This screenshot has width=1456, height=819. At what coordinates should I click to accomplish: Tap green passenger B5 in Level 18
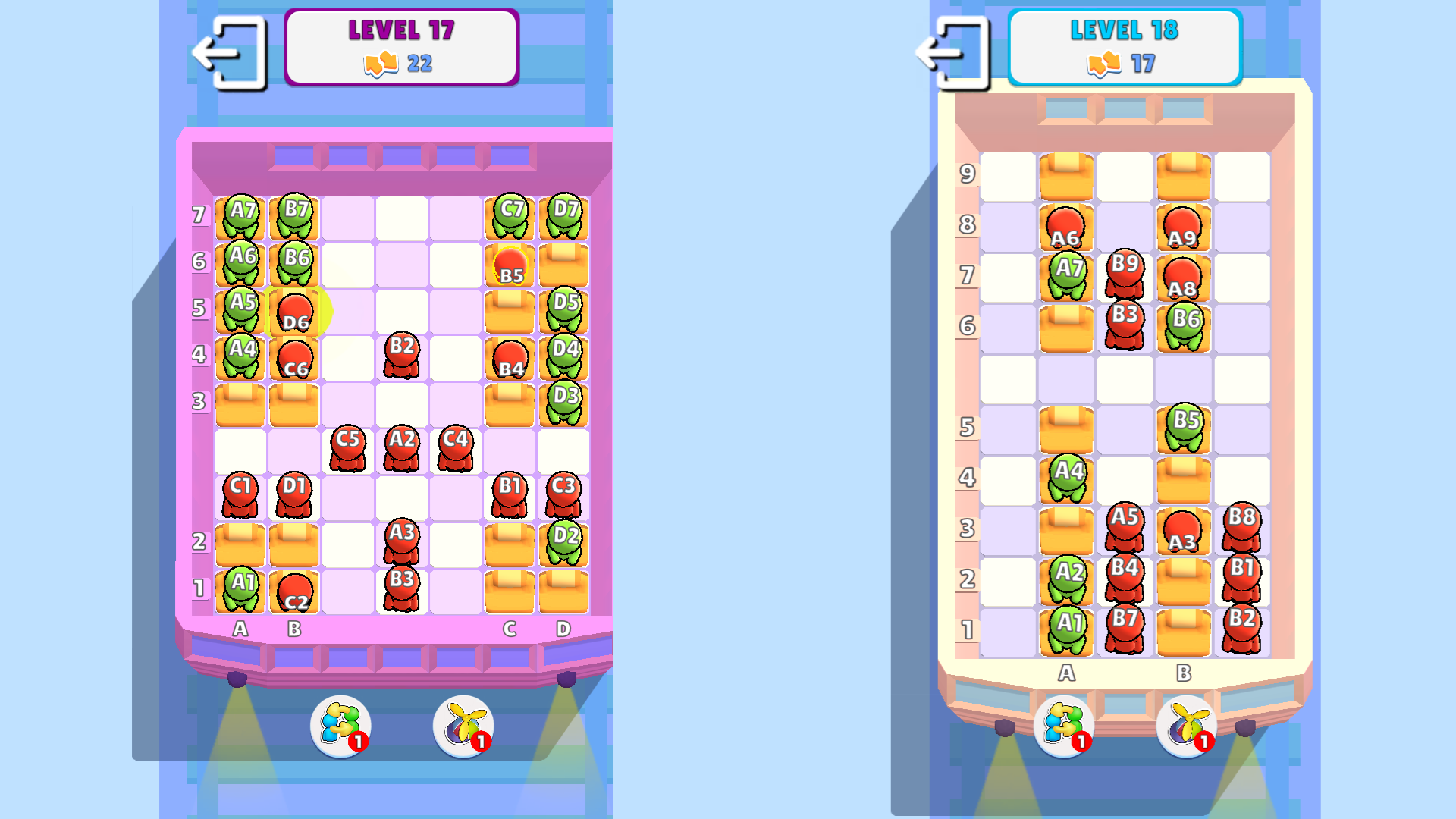1183,425
